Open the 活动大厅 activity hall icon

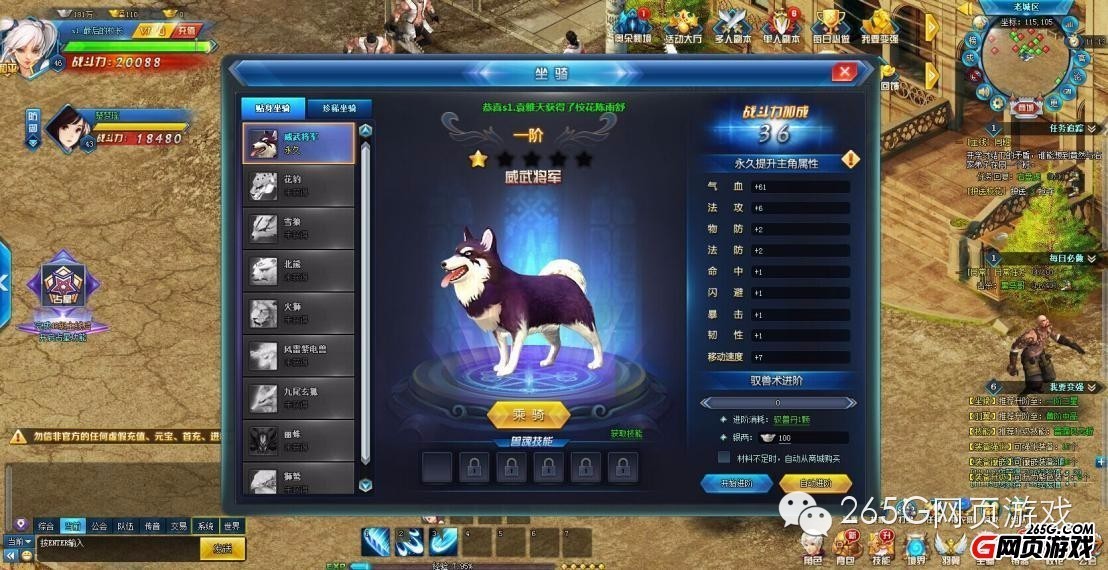pos(684,26)
